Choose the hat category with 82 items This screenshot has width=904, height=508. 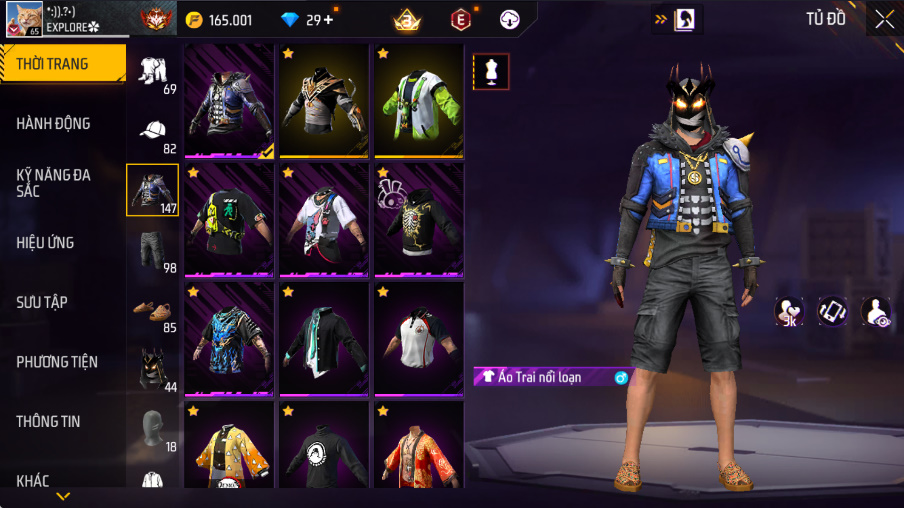pyautogui.click(x=153, y=135)
